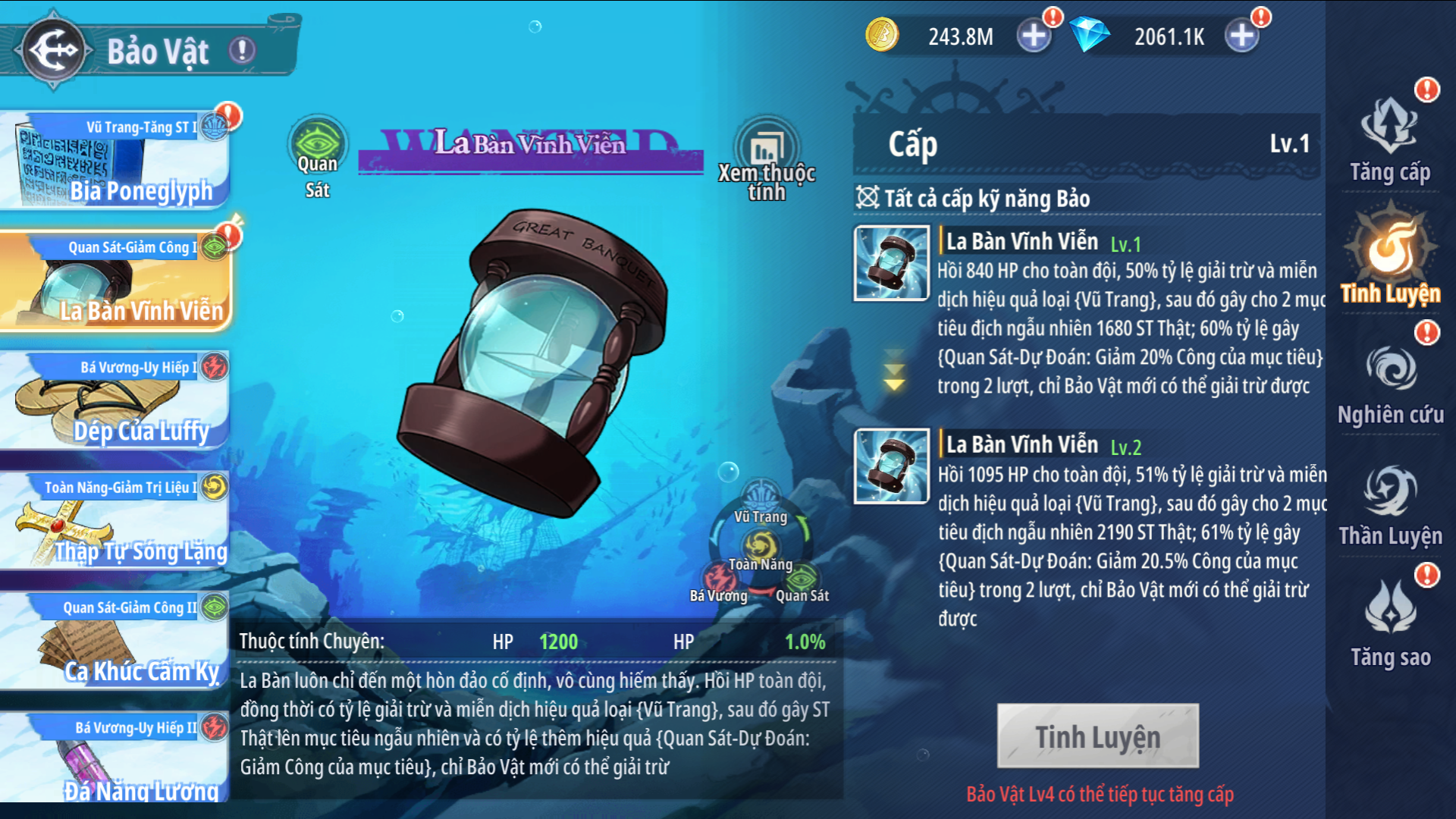This screenshot has height=819, width=1456.
Task: Go back using the anchor button
Action: click(53, 50)
